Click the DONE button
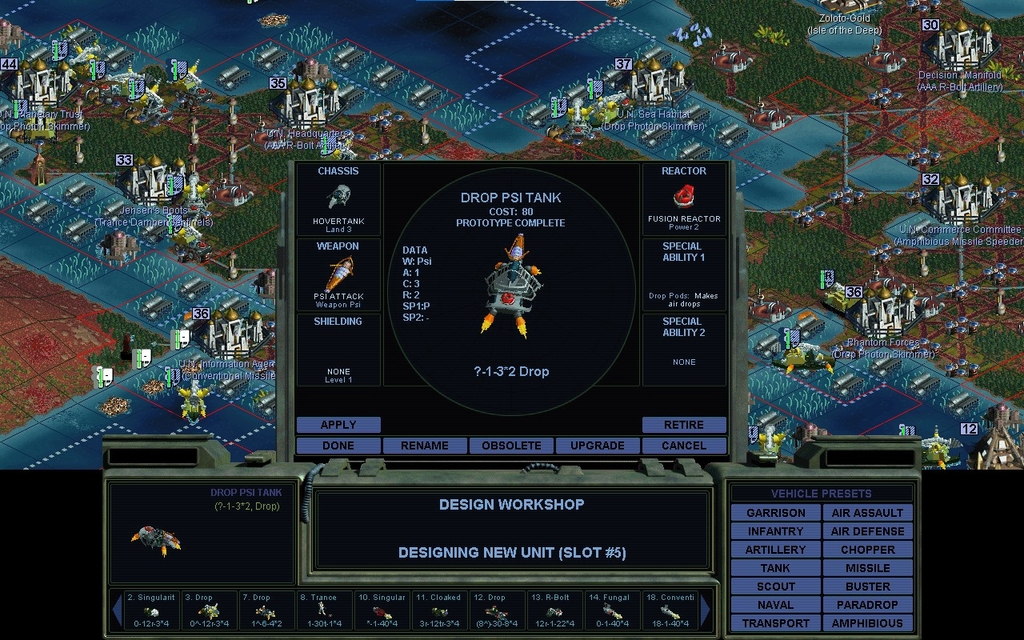The image size is (1024, 640). click(338, 445)
